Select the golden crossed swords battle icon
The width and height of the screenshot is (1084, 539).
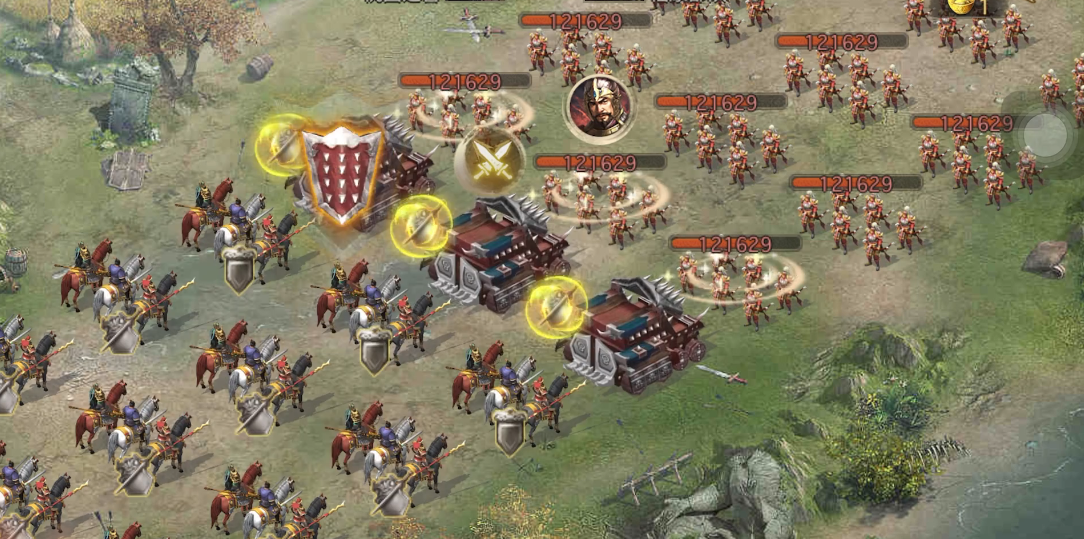tap(489, 161)
